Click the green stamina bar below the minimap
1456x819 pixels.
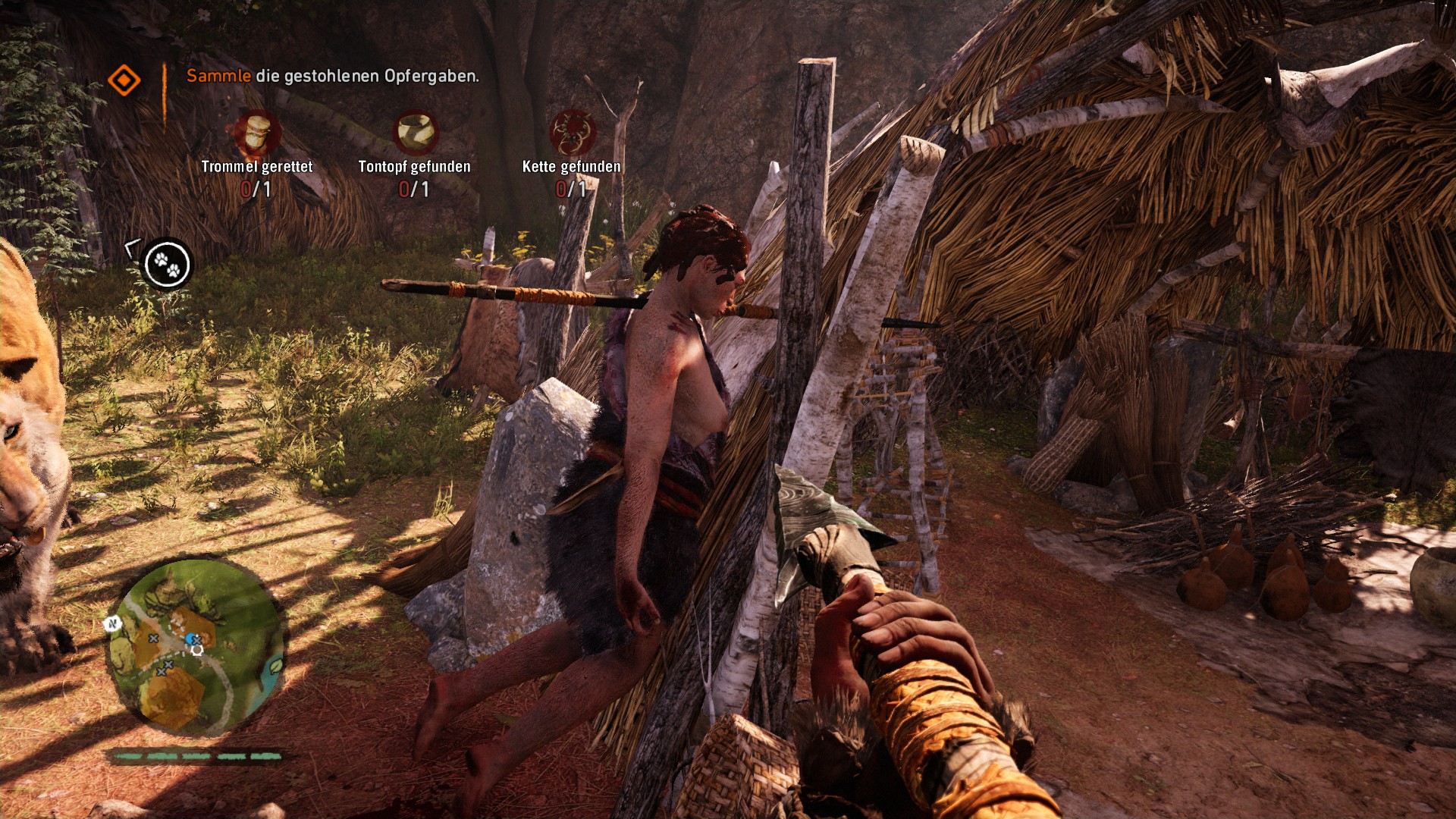tap(196, 756)
